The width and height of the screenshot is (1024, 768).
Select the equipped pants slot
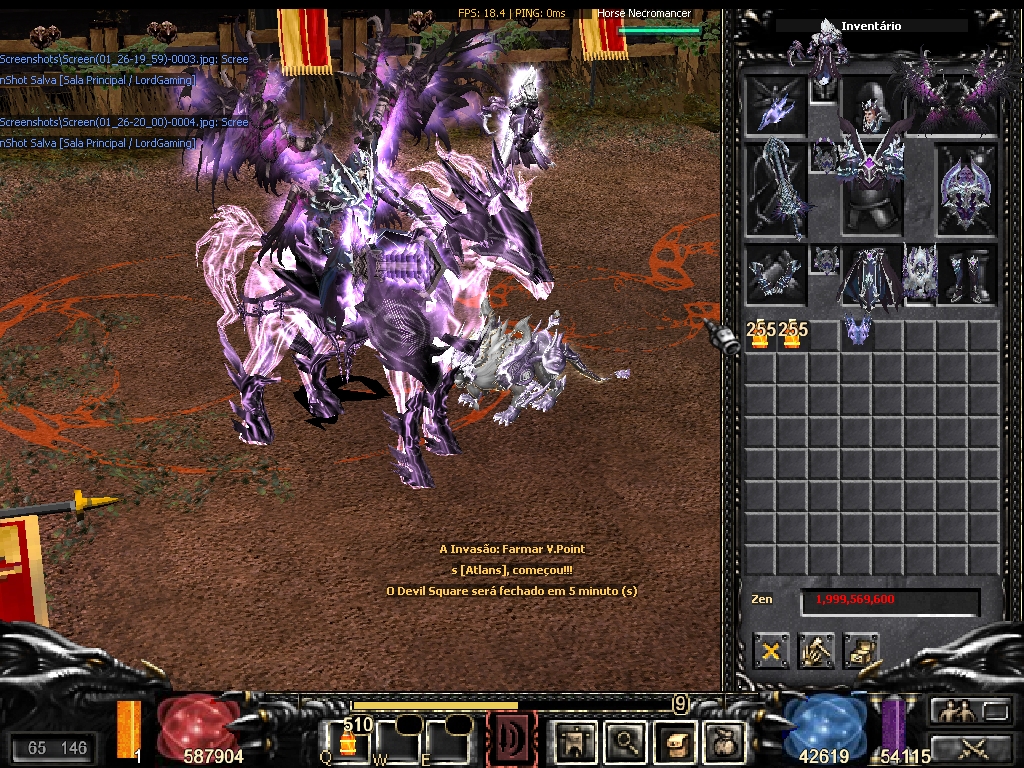coord(868,276)
